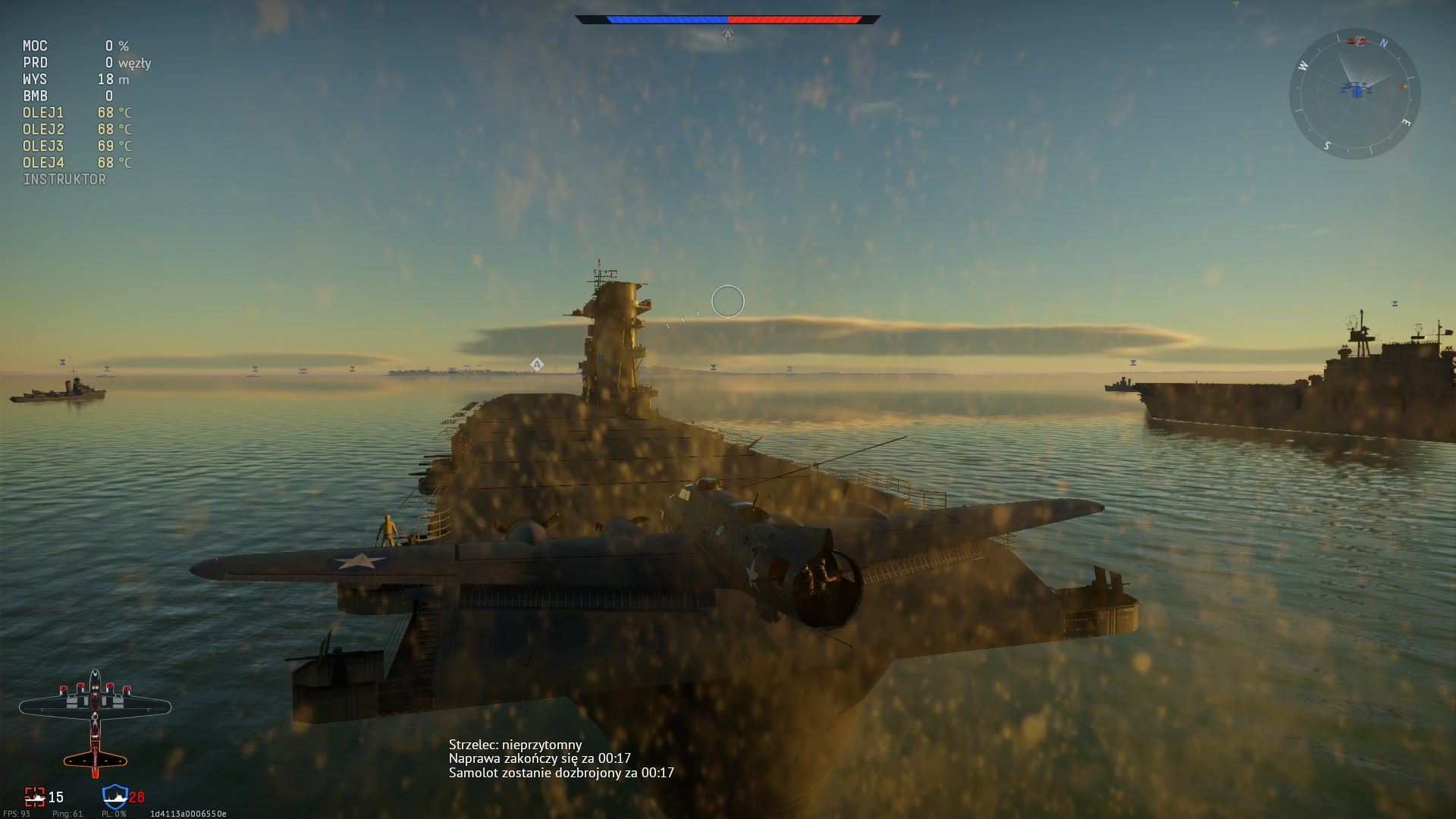Click the circular compass minimap
This screenshot has height=819, width=1456.
1354,94
